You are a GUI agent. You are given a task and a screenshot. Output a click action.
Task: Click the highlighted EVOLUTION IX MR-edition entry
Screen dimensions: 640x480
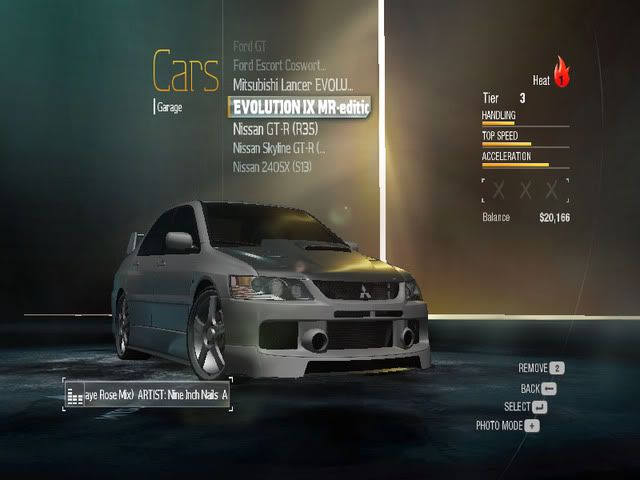(300, 105)
